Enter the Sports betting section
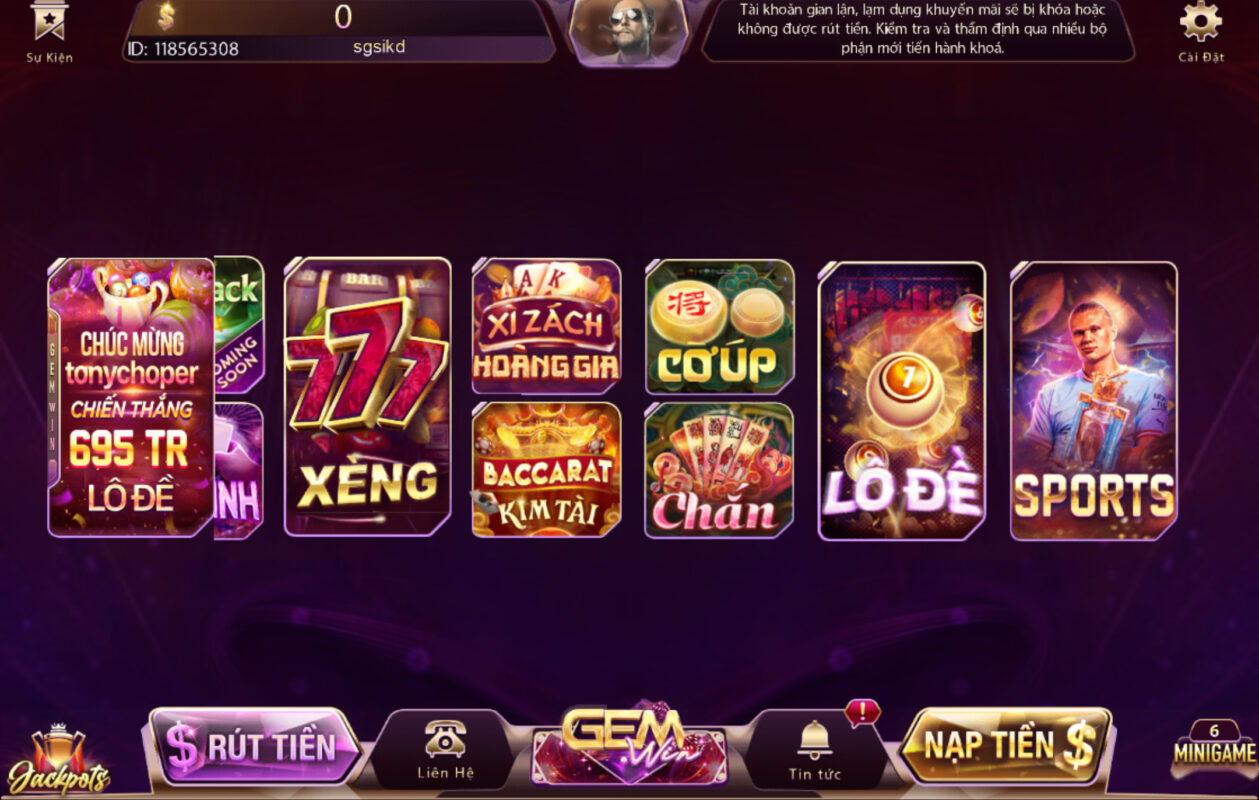Screen dimensions: 1259x800 coord(1093,401)
